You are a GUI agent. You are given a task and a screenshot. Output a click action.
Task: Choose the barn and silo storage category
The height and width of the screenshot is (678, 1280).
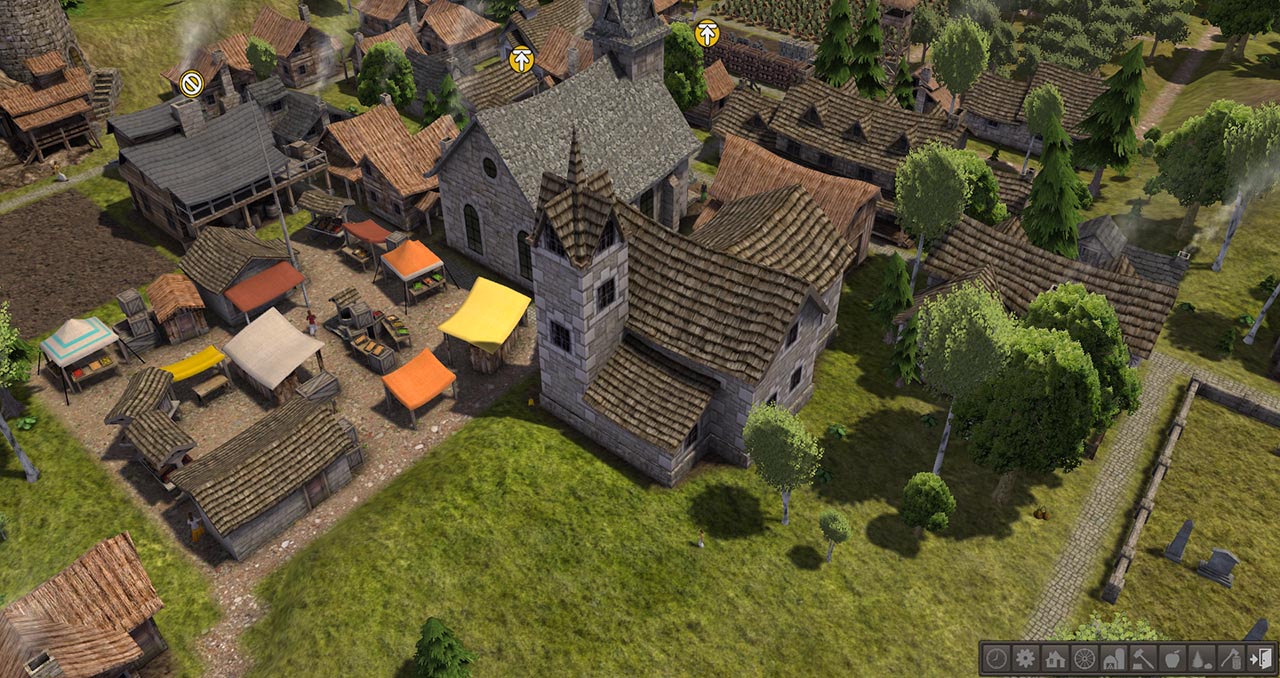[1112, 658]
